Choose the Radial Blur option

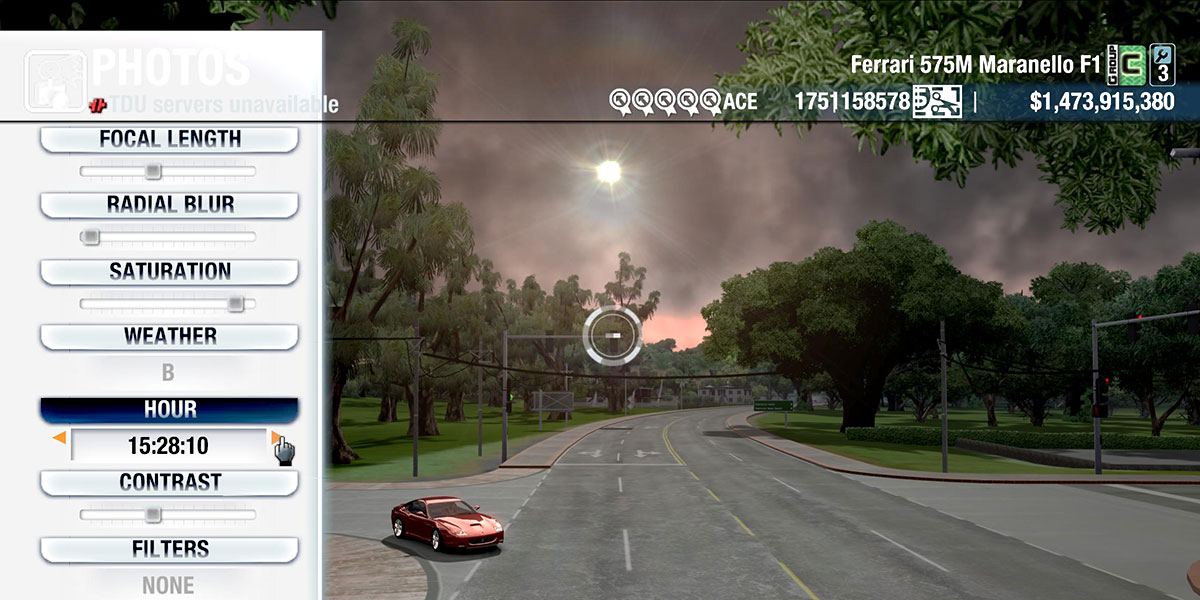[x=169, y=205]
